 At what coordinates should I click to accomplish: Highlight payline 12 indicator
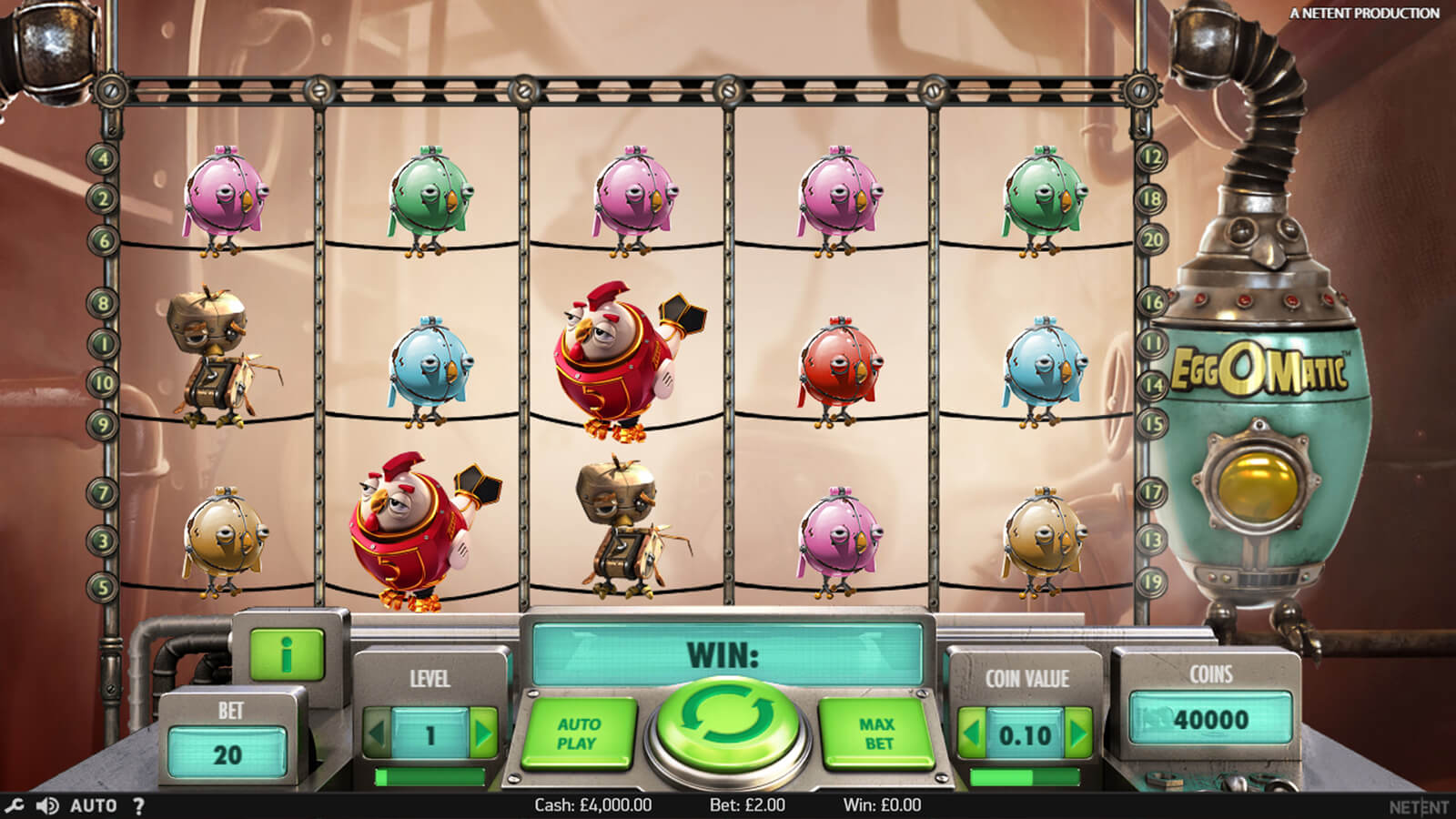[x=1153, y=158]
